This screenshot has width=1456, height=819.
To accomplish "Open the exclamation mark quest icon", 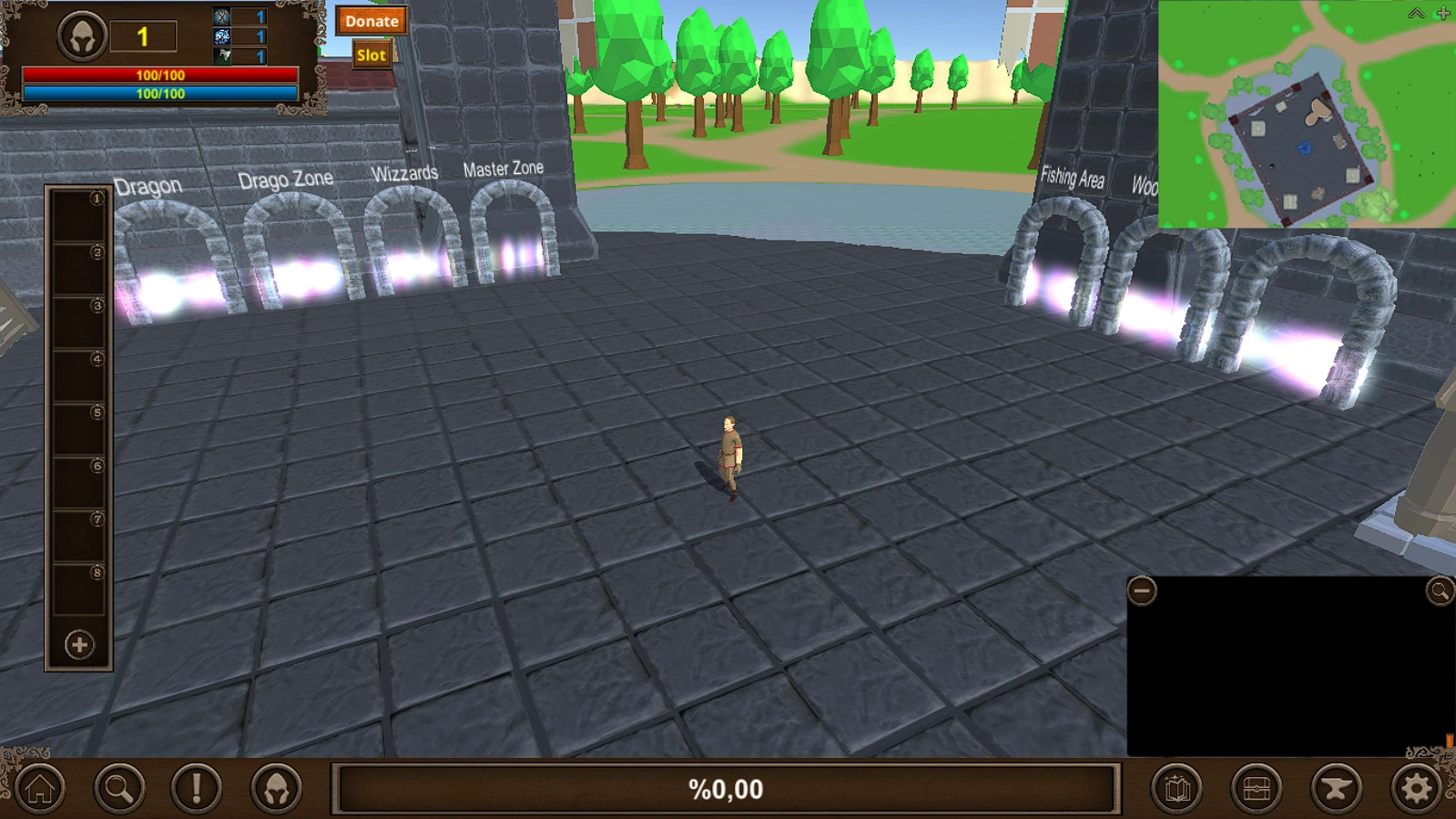I will click(196, 789).
